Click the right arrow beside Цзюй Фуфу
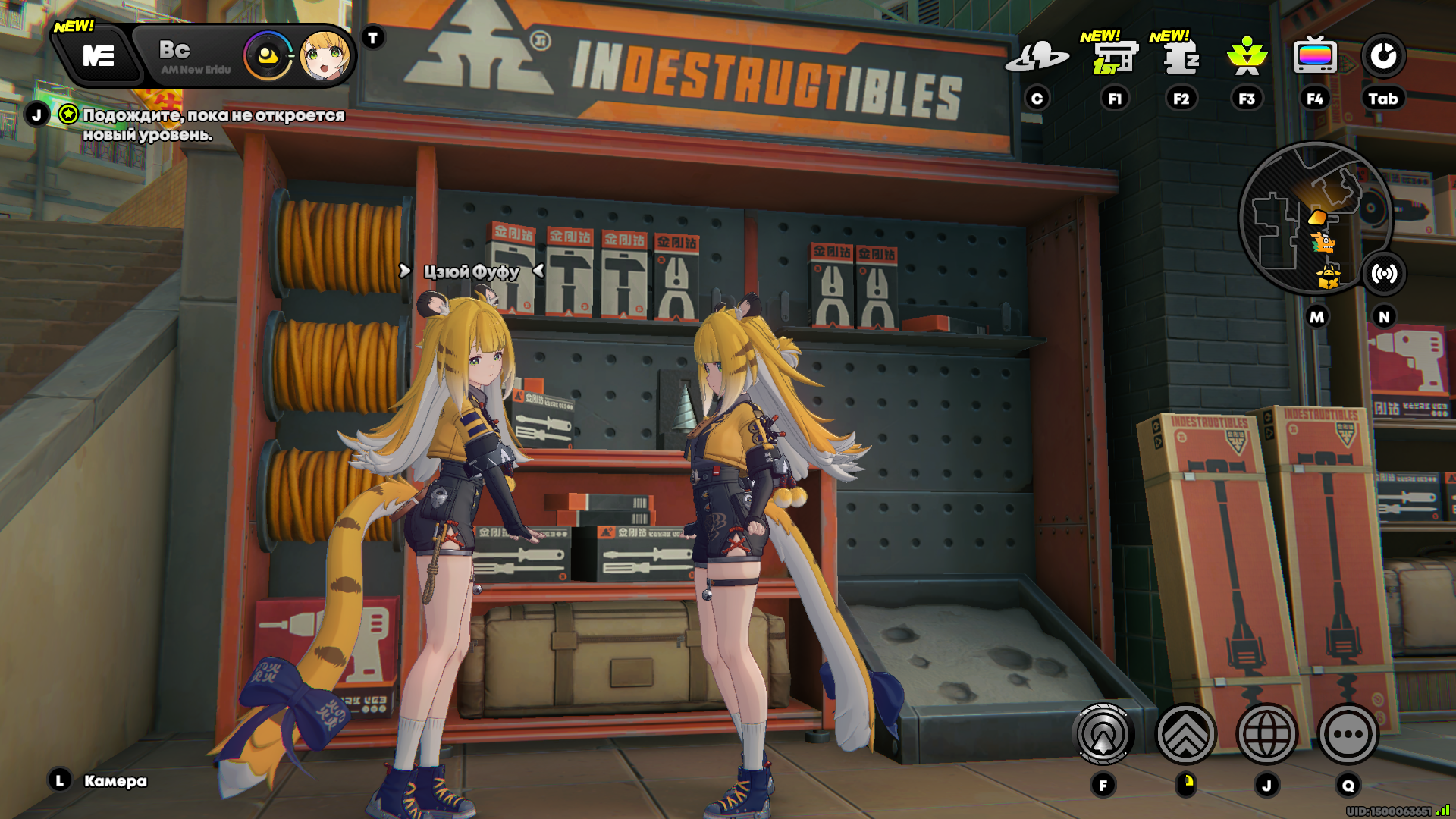Screen dimensions: 1456x819 pos(405,271)
